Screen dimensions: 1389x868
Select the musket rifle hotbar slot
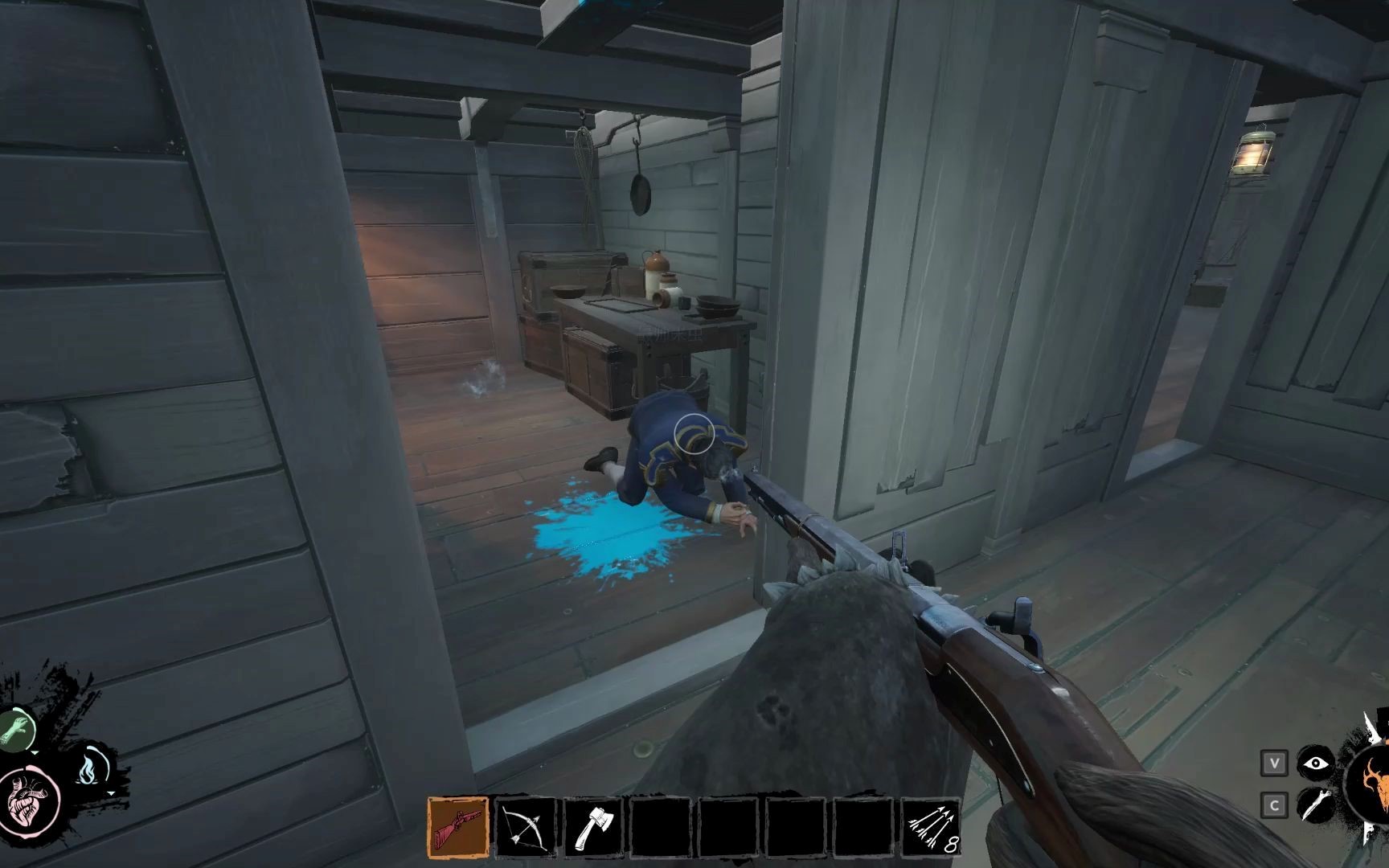[457, 827]
